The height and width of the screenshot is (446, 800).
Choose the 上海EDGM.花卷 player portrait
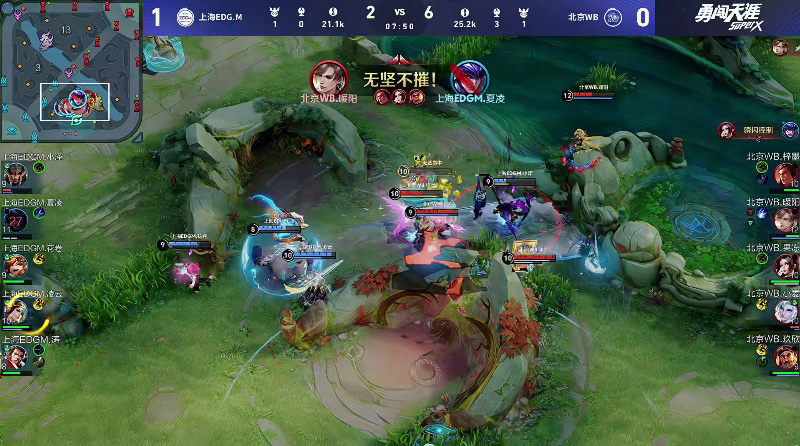tap(15, 267)
